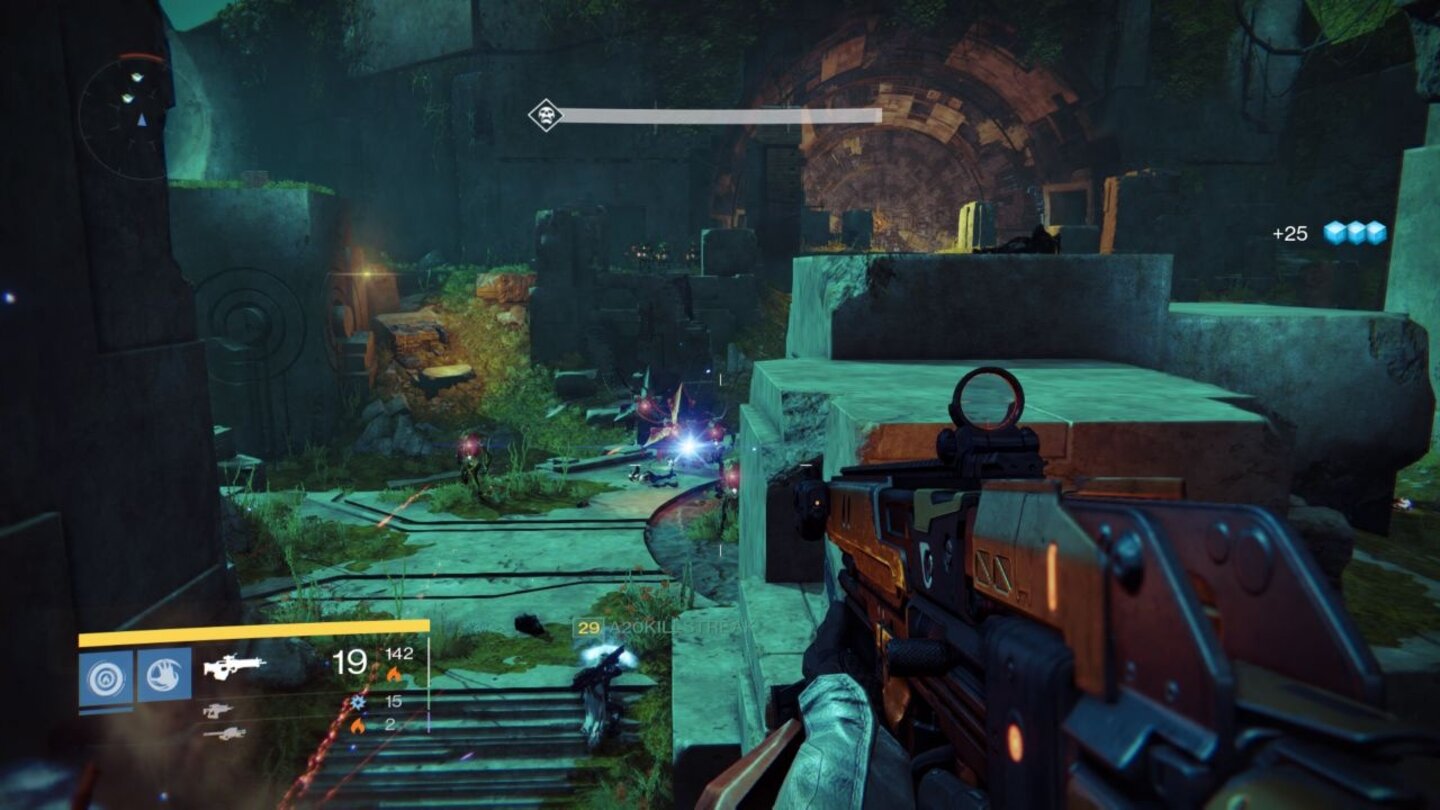Click the blue gear special ammo icon

(356, 702)
